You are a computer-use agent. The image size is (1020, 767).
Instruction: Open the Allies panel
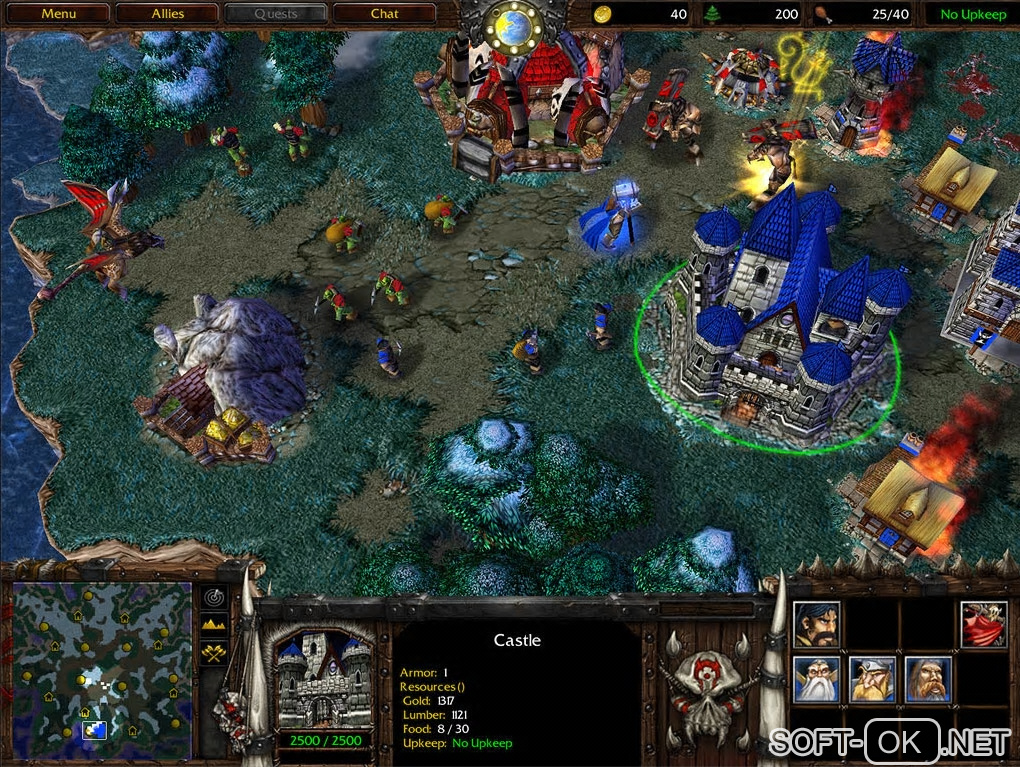pyautogui.click(x=168, y=14)
